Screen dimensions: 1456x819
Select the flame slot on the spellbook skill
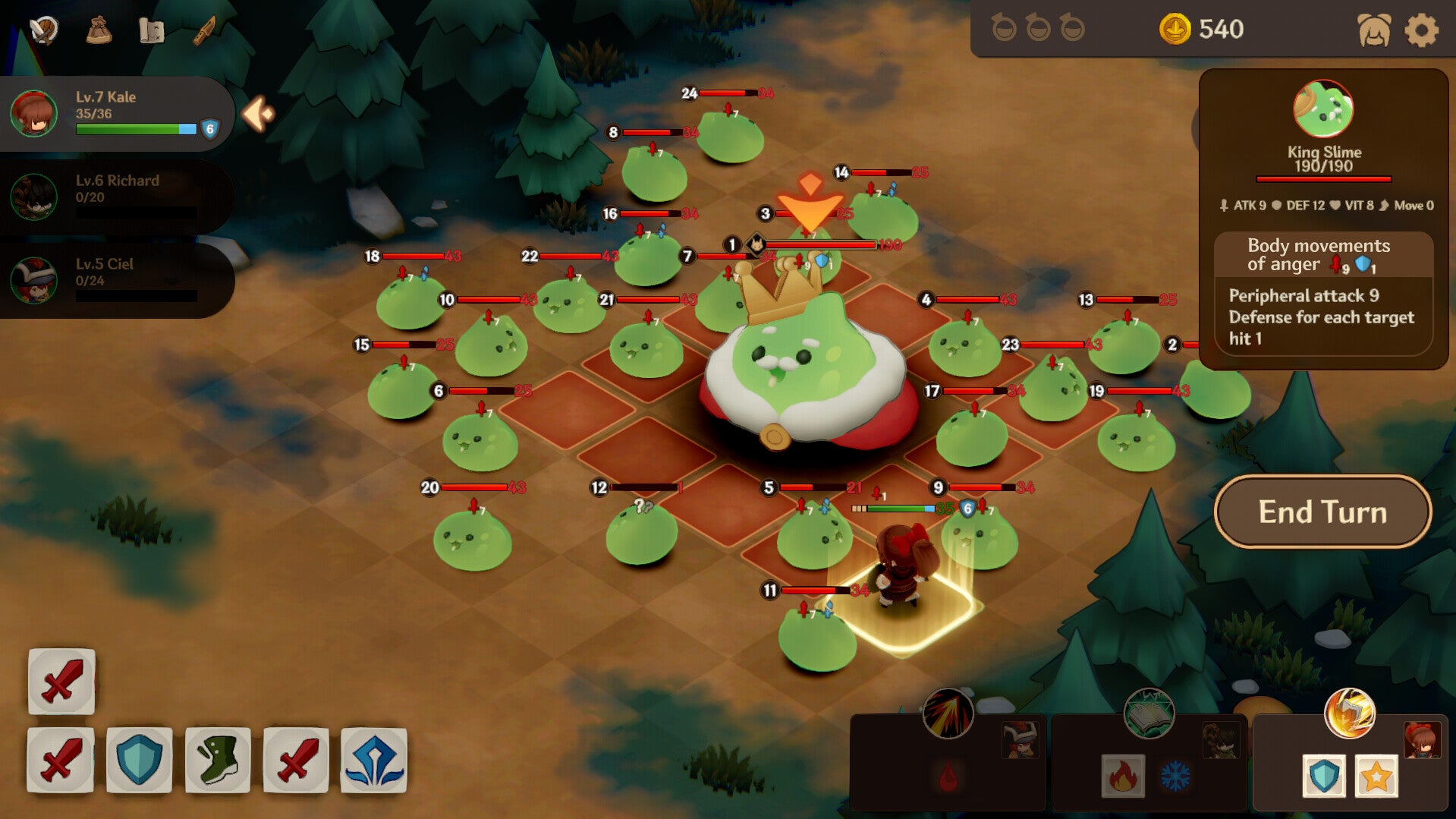click(1123, 776)
